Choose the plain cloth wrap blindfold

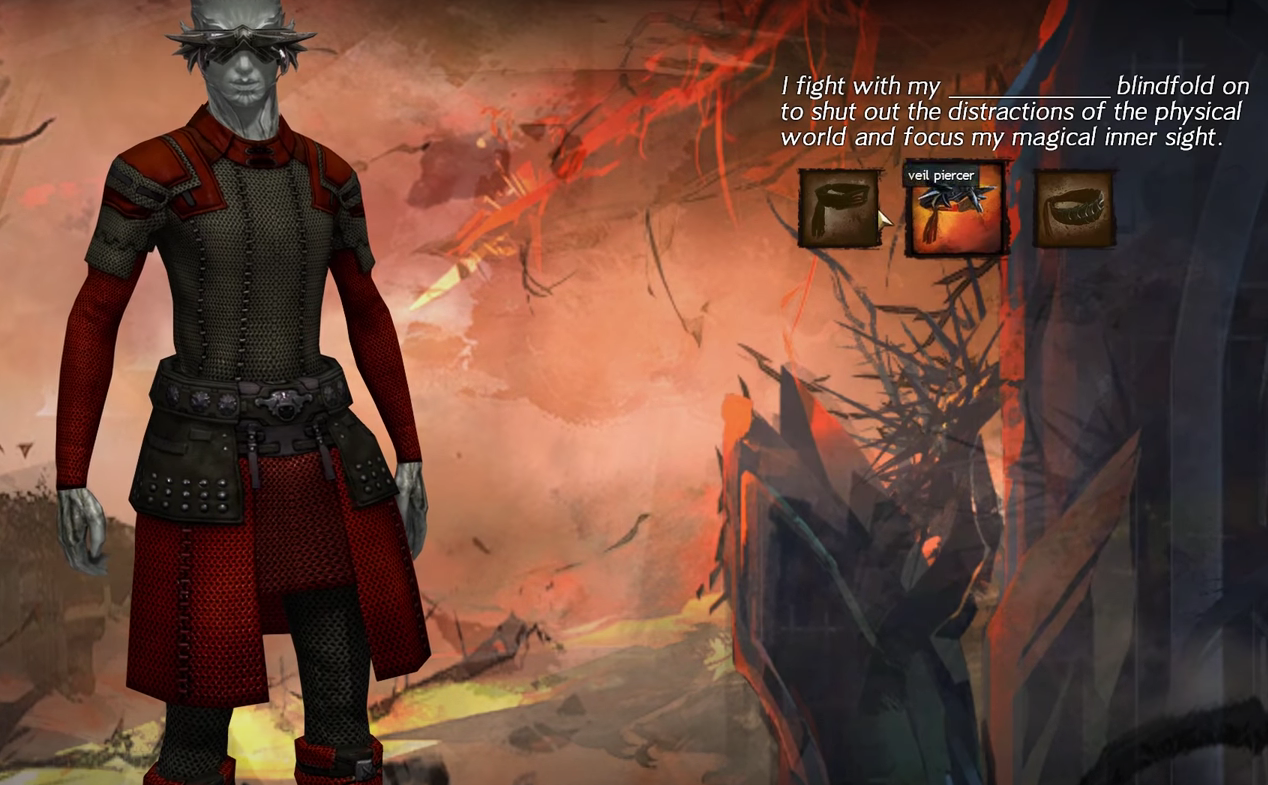839,208
